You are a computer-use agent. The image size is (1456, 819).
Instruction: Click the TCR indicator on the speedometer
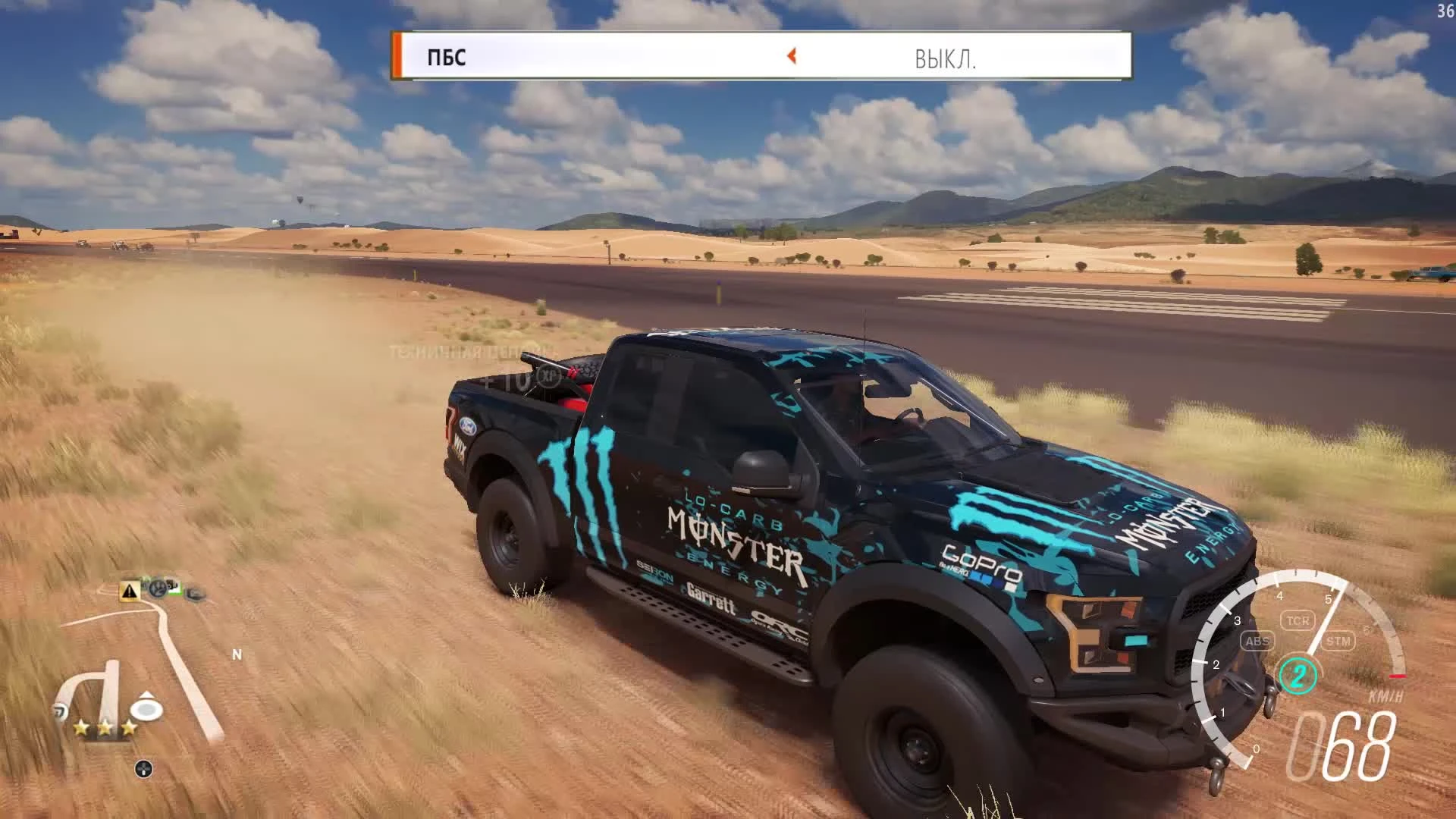click(x=1298, y=620)
